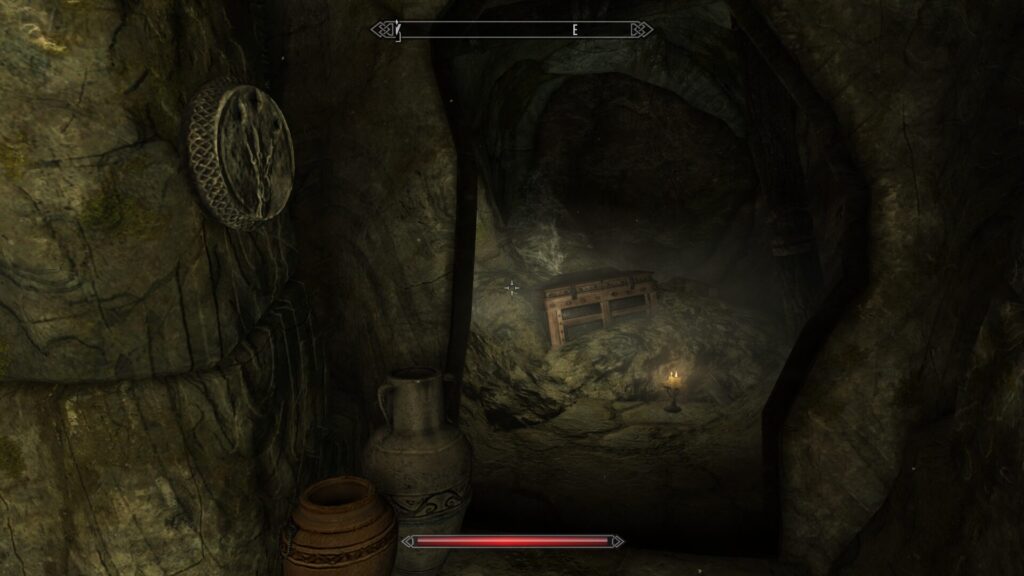
Task: Click the compass bar showing East
Action: click(512, 30)
